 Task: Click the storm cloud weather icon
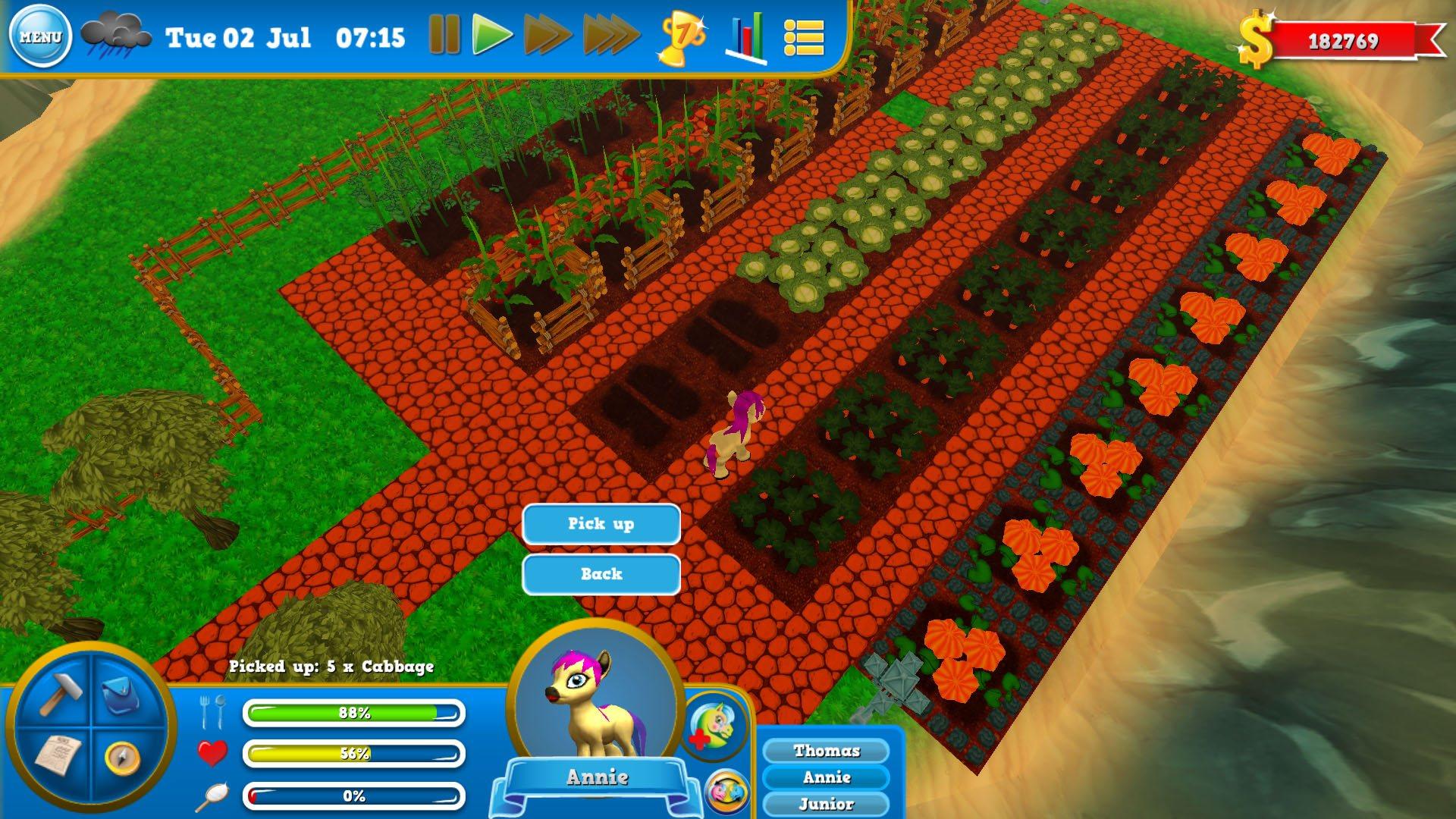117,32
